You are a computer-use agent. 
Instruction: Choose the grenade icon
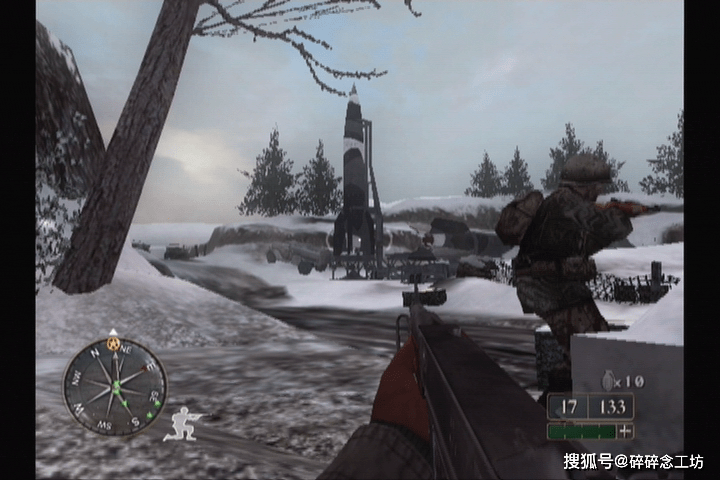click(x=607, y=380)
